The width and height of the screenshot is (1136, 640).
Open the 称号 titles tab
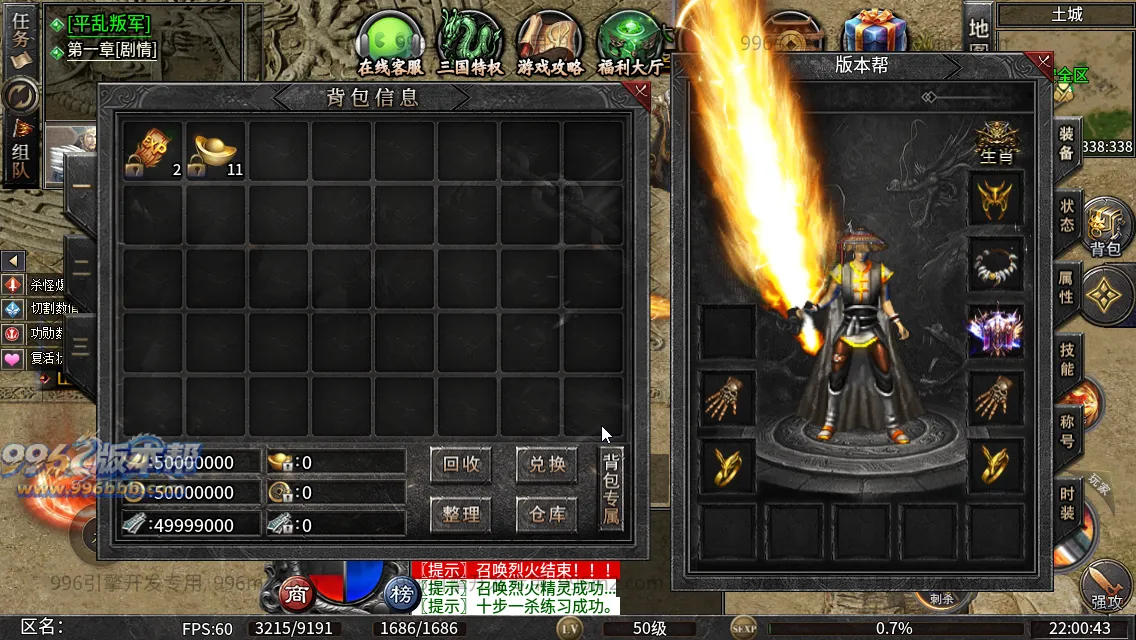(1066, 430)
